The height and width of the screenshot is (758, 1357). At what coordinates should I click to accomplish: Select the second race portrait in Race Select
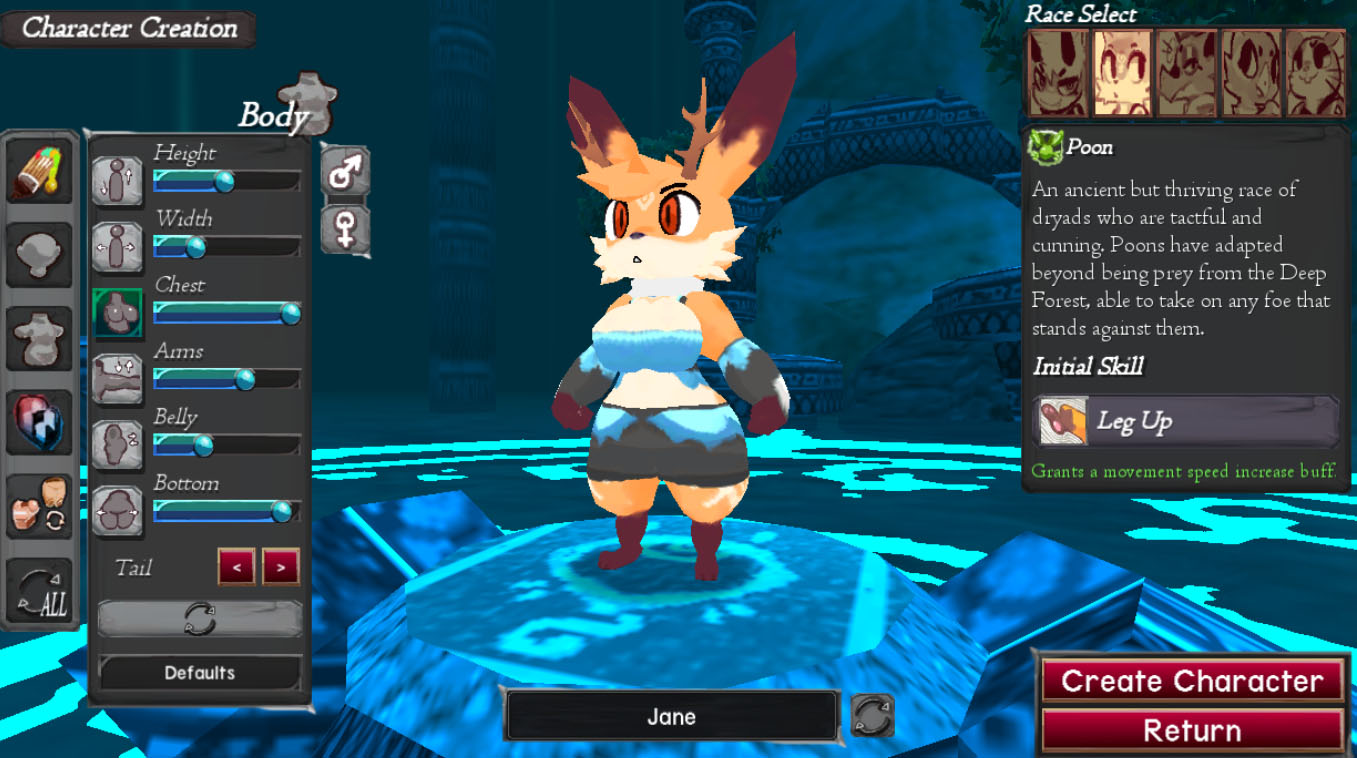[x=1122, y=73]
